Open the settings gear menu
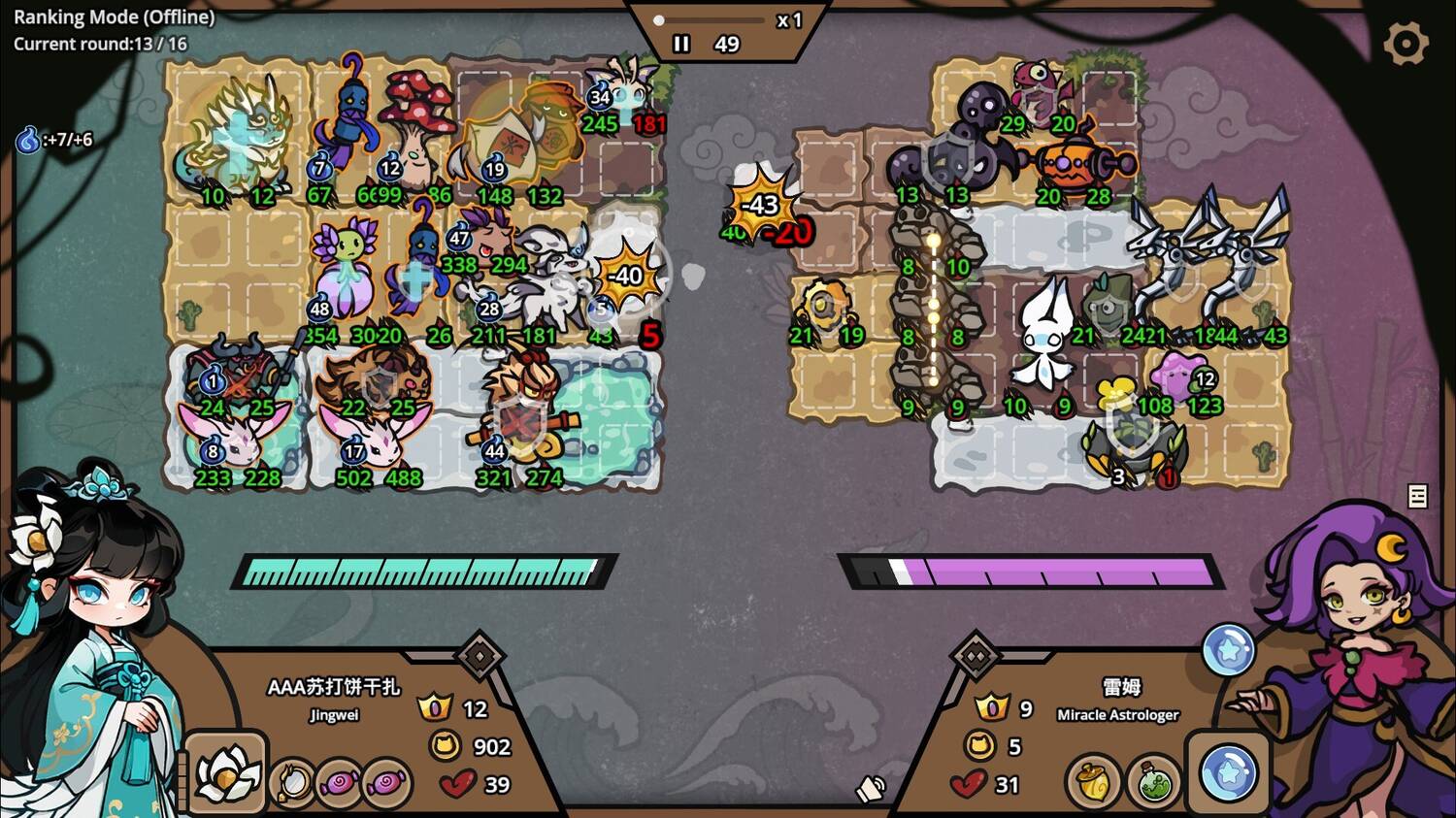The height and width of the screenshot is (818, 1456). (x=1406, y=44)
